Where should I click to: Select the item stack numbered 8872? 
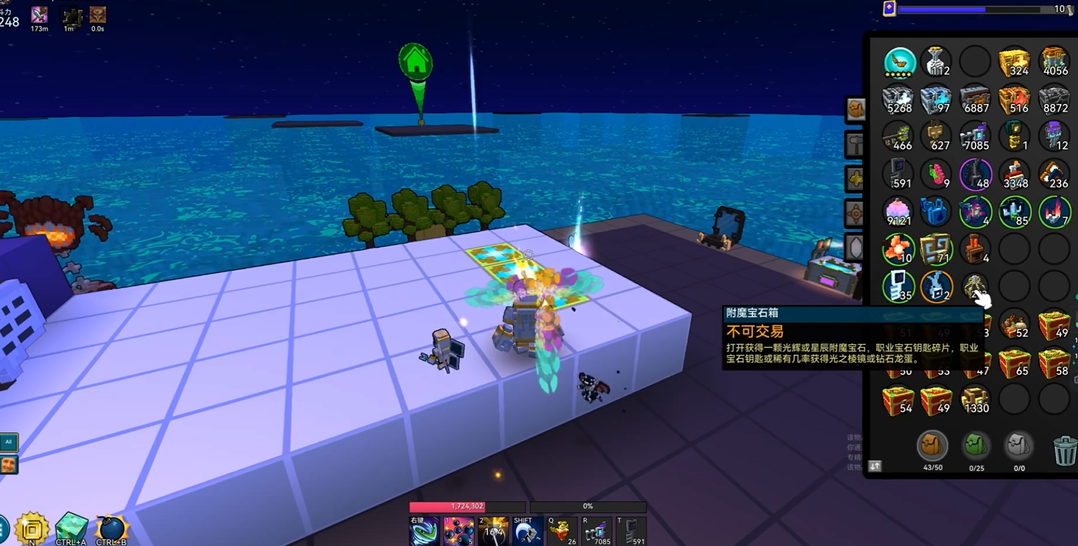click(1053, 99)
